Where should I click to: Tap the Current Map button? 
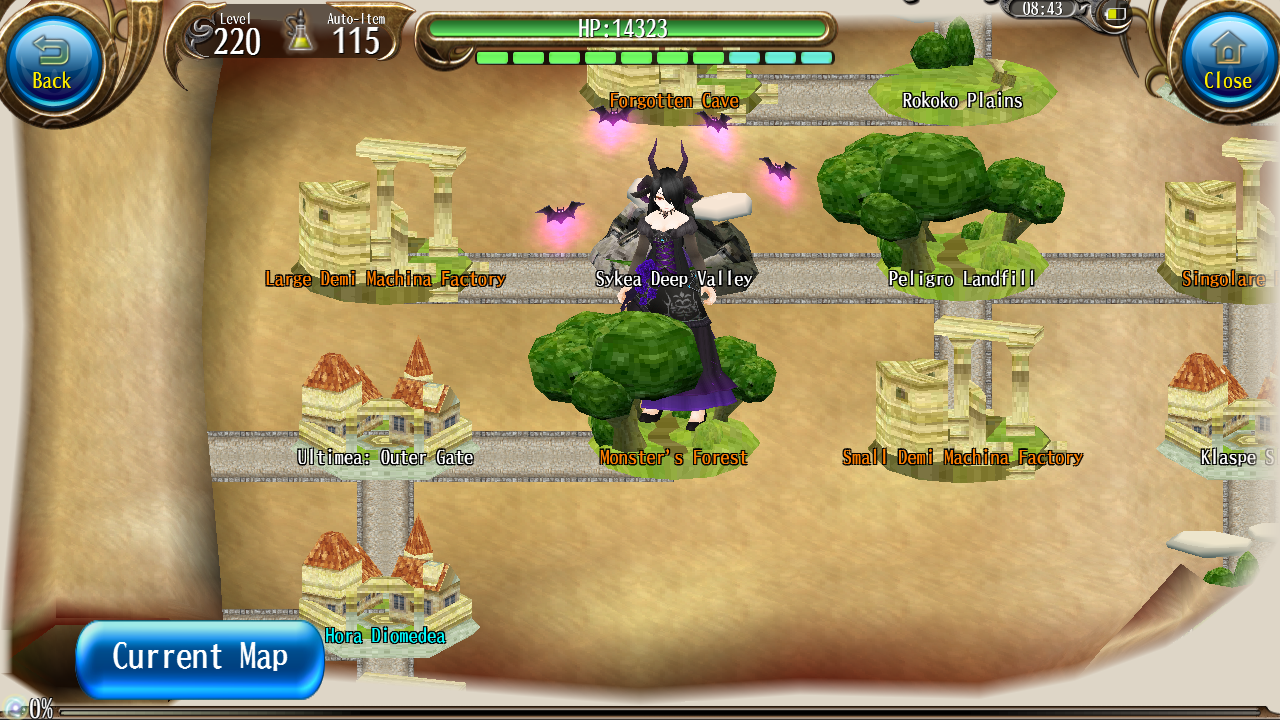[198, 657]
